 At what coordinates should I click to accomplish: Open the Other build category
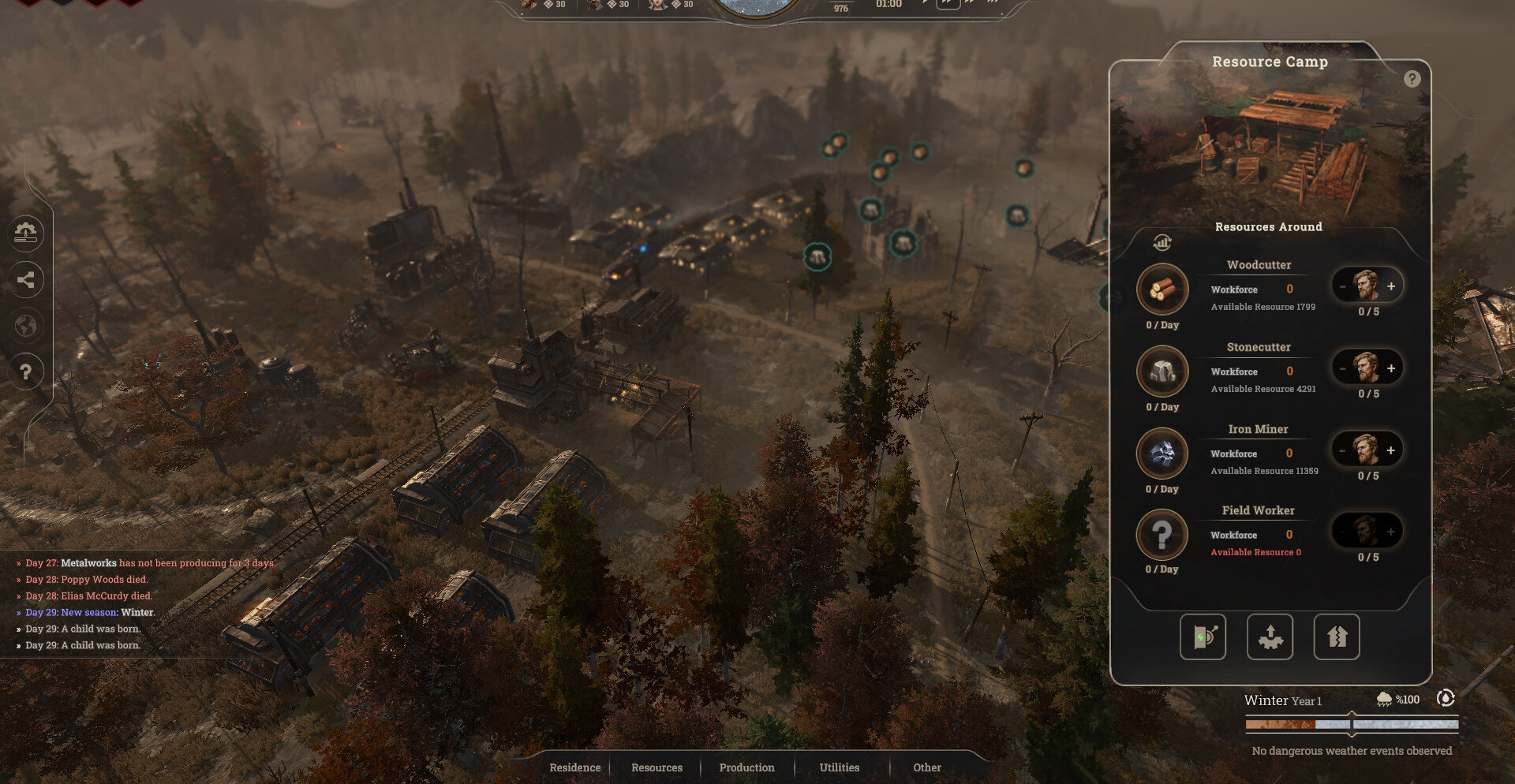(x=927, y=767)
